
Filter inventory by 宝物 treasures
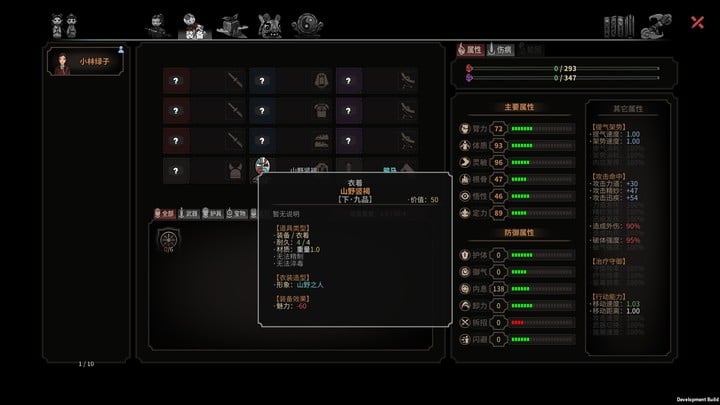(236, 213)
